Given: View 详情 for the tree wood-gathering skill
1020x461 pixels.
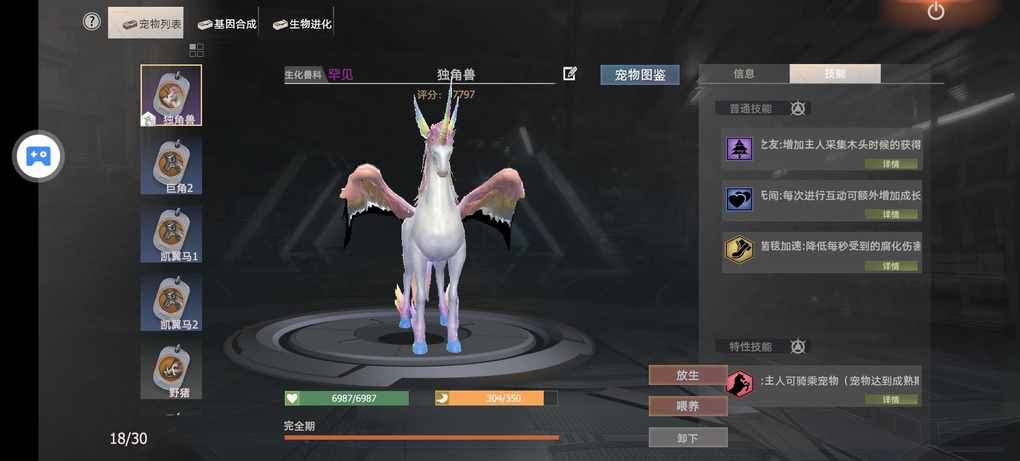Looking at the screenshot, I should (x=890, y=164).
